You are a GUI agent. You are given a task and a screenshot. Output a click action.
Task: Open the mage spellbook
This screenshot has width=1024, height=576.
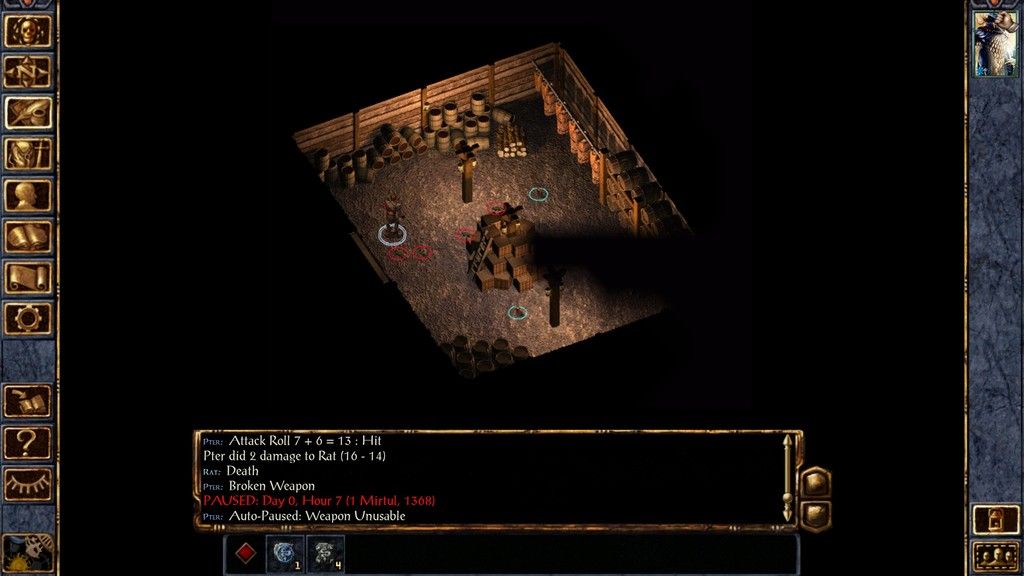coord(28,237)
